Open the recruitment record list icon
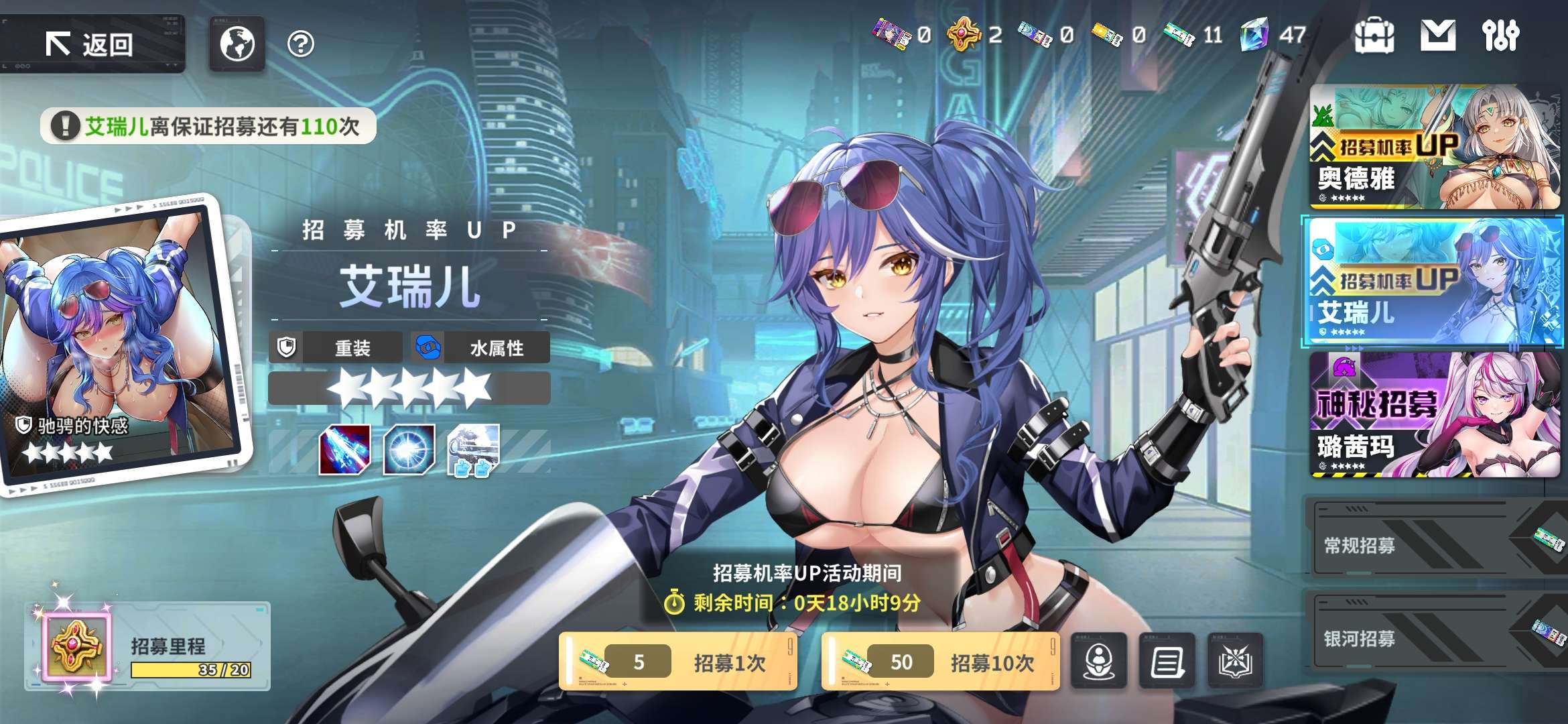 (1167, 662)
